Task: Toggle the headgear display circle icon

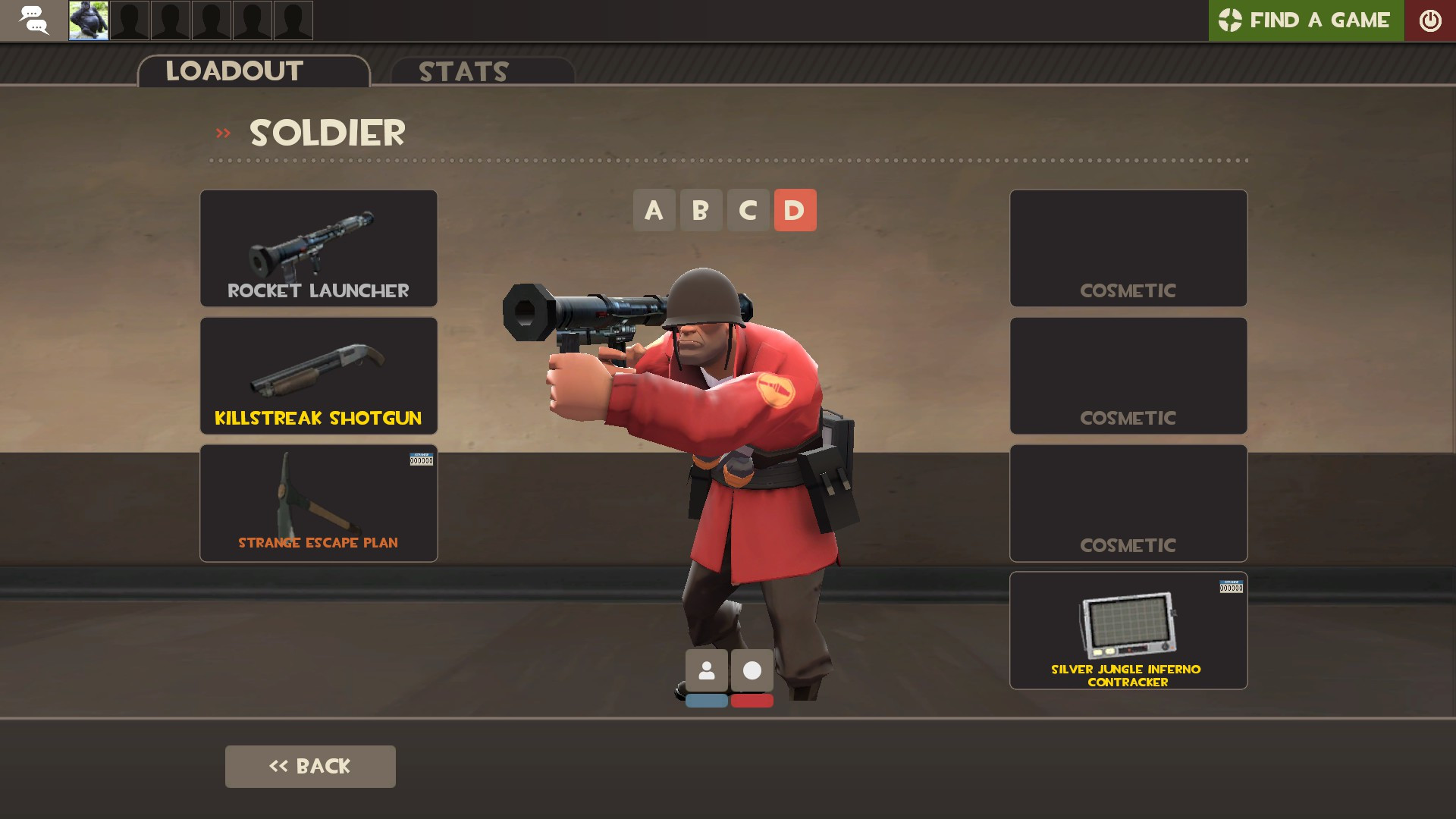Action: [x=752, y=670]
